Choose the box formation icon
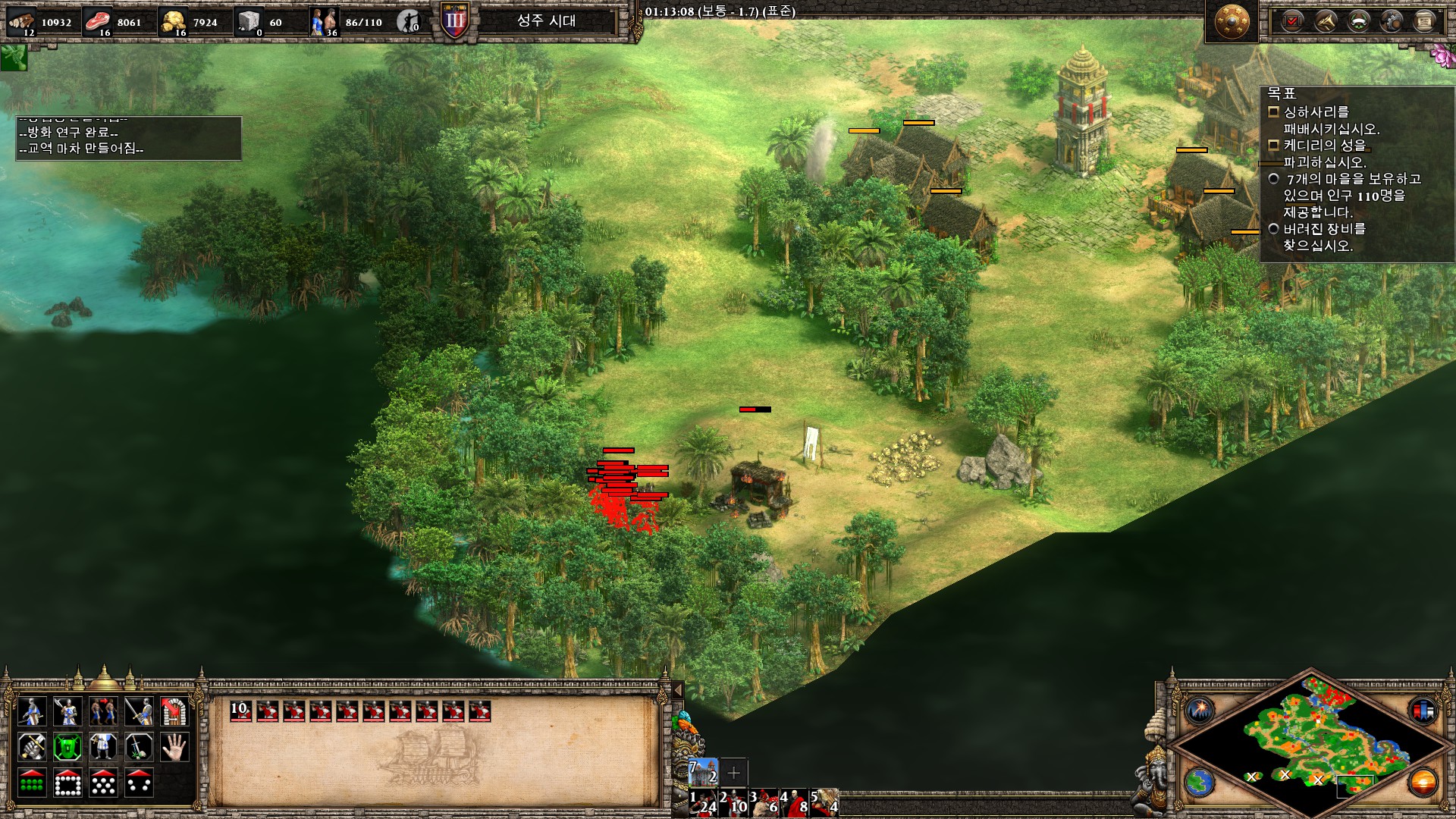 pyautogui.click(x=67, y=783)
